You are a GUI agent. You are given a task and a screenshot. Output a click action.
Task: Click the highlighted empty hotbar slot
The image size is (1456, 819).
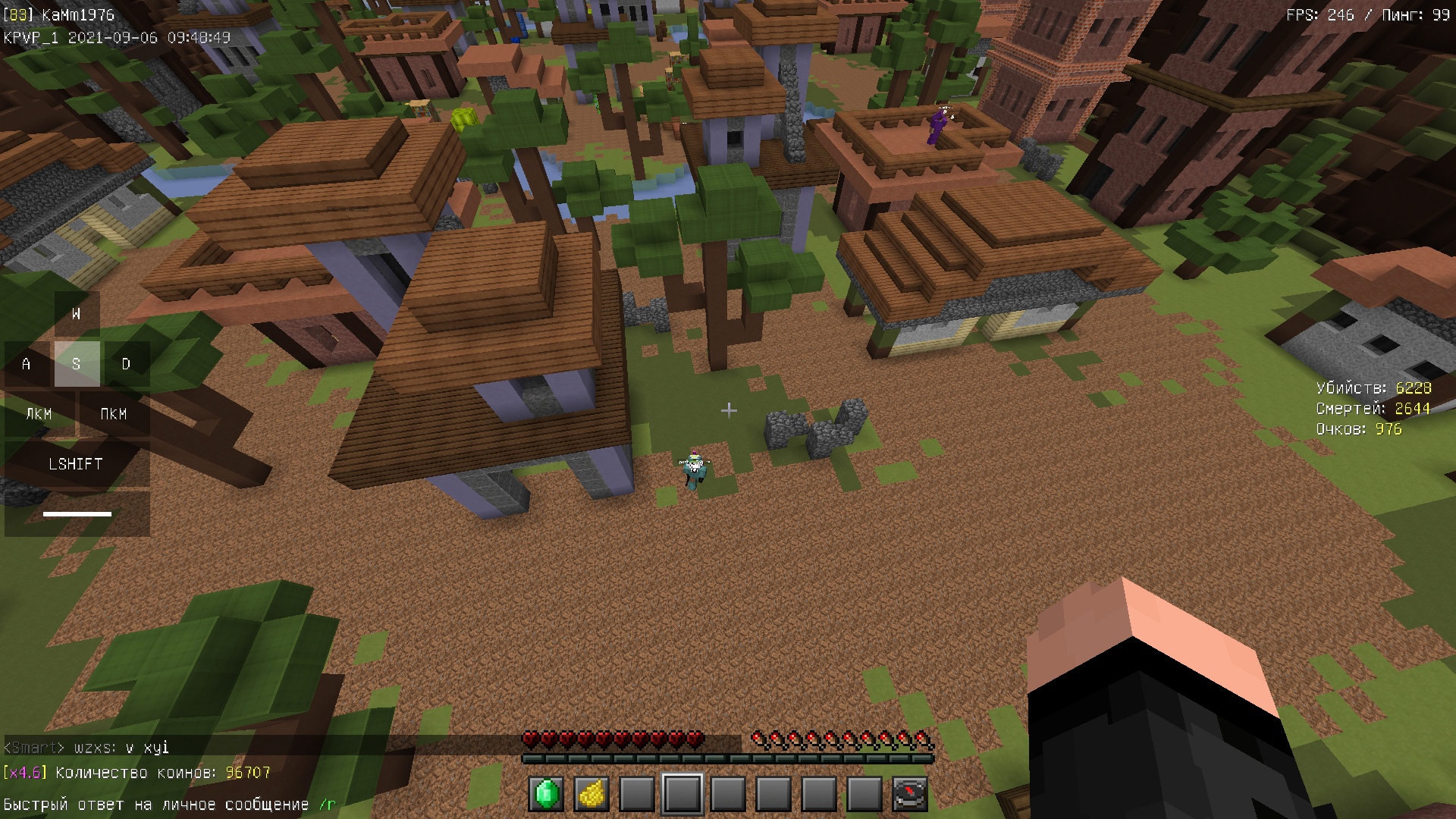pos(682,794)
